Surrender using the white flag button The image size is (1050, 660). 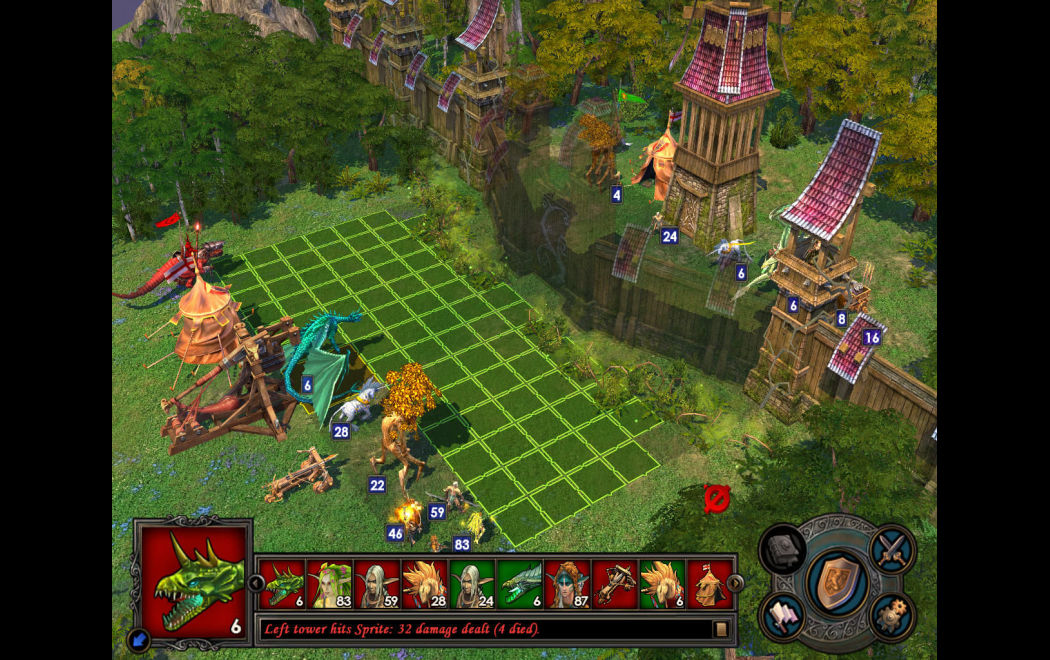(x=783, y=616)
